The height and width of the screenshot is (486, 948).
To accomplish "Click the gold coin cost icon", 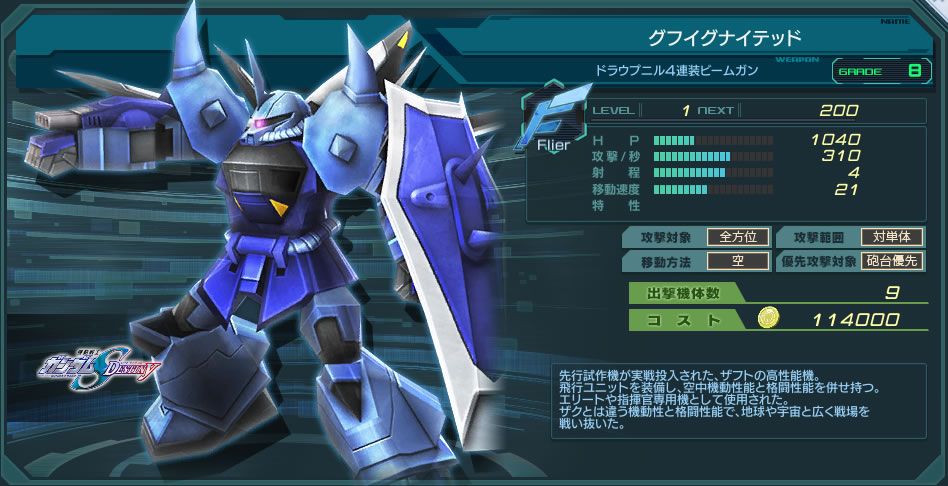I will click(766, 319).
